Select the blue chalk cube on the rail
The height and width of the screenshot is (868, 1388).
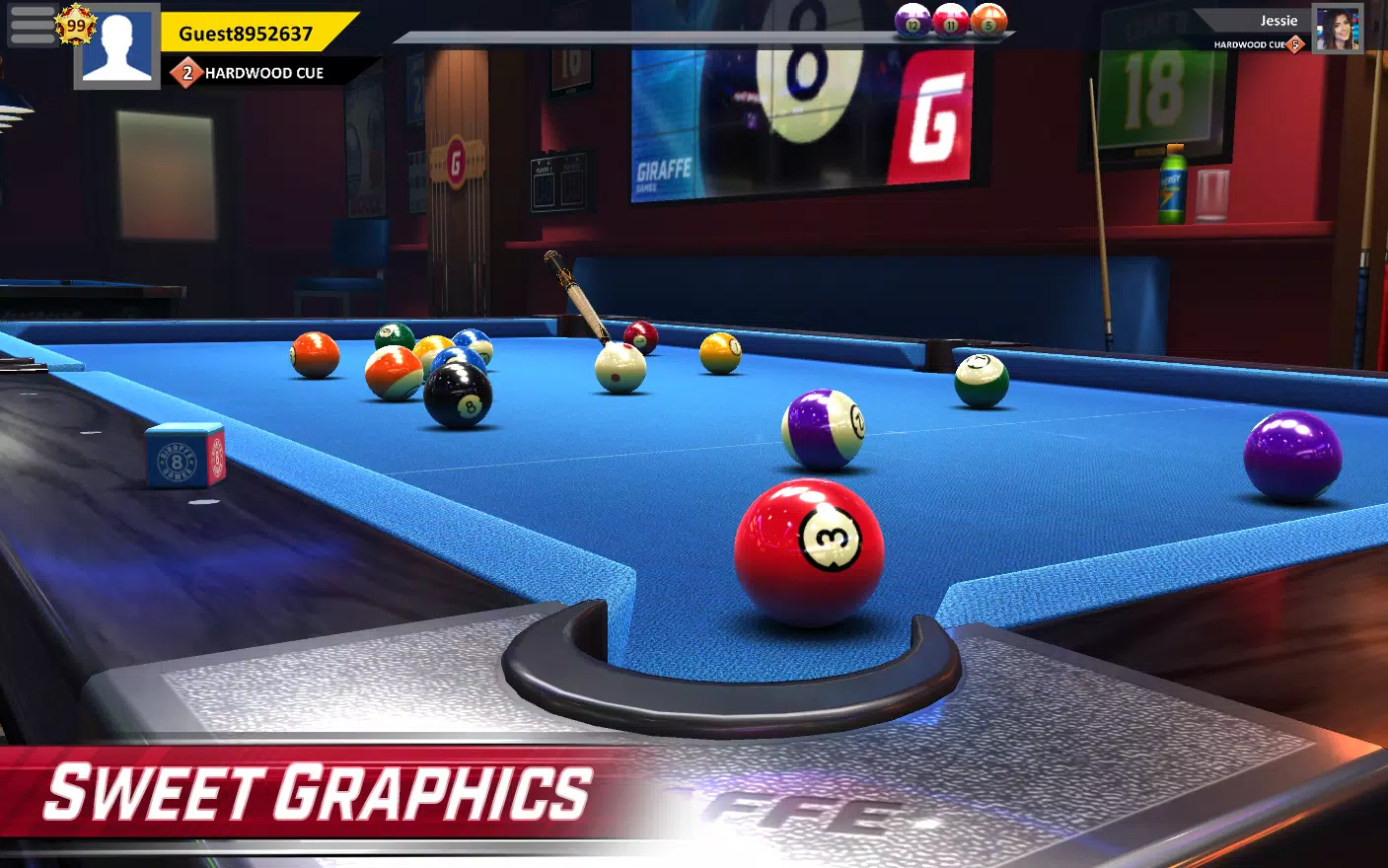pyautogui.click(x=183, y=458)
